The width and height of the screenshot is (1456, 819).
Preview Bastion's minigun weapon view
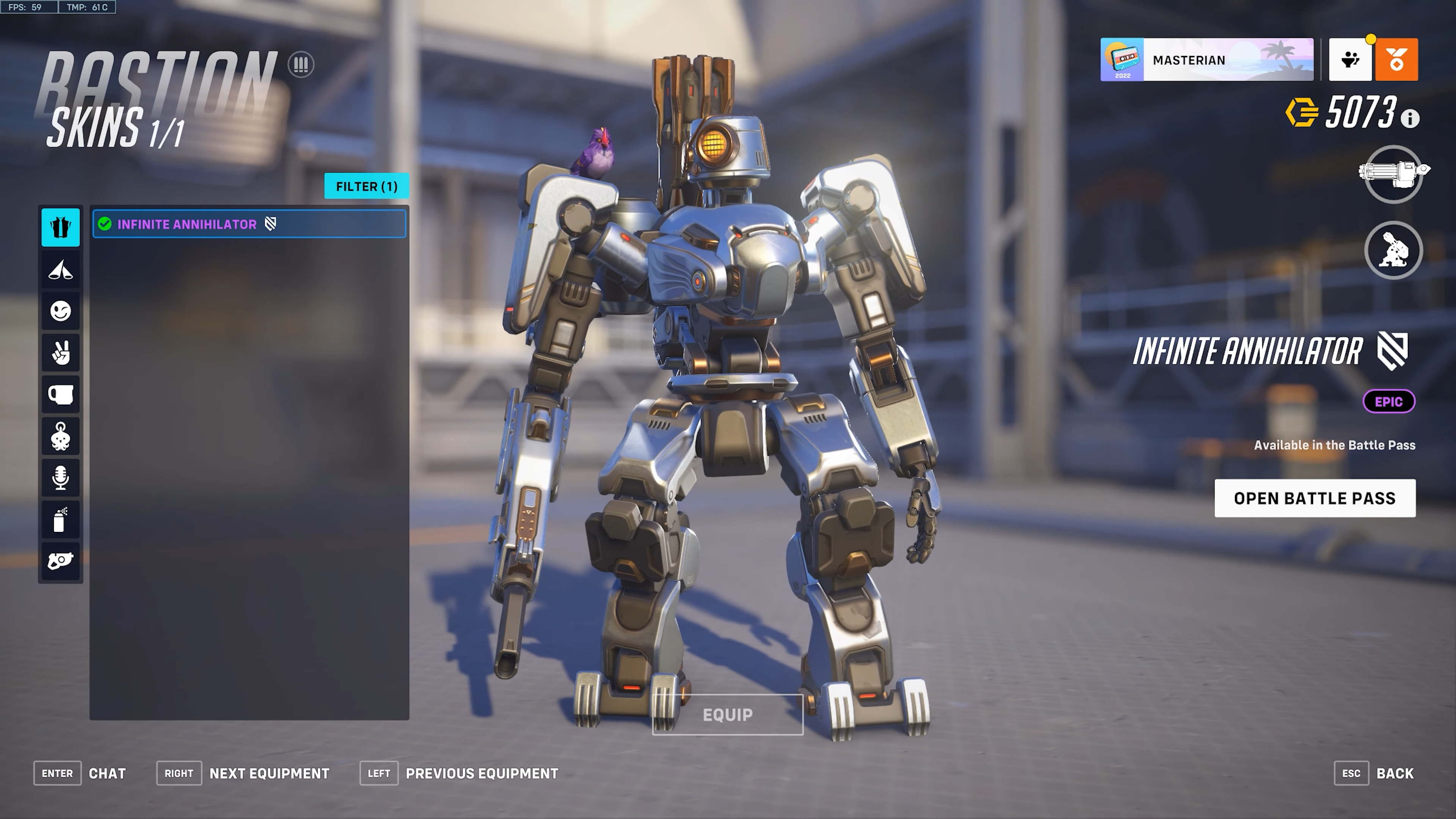pos(1393,174)
